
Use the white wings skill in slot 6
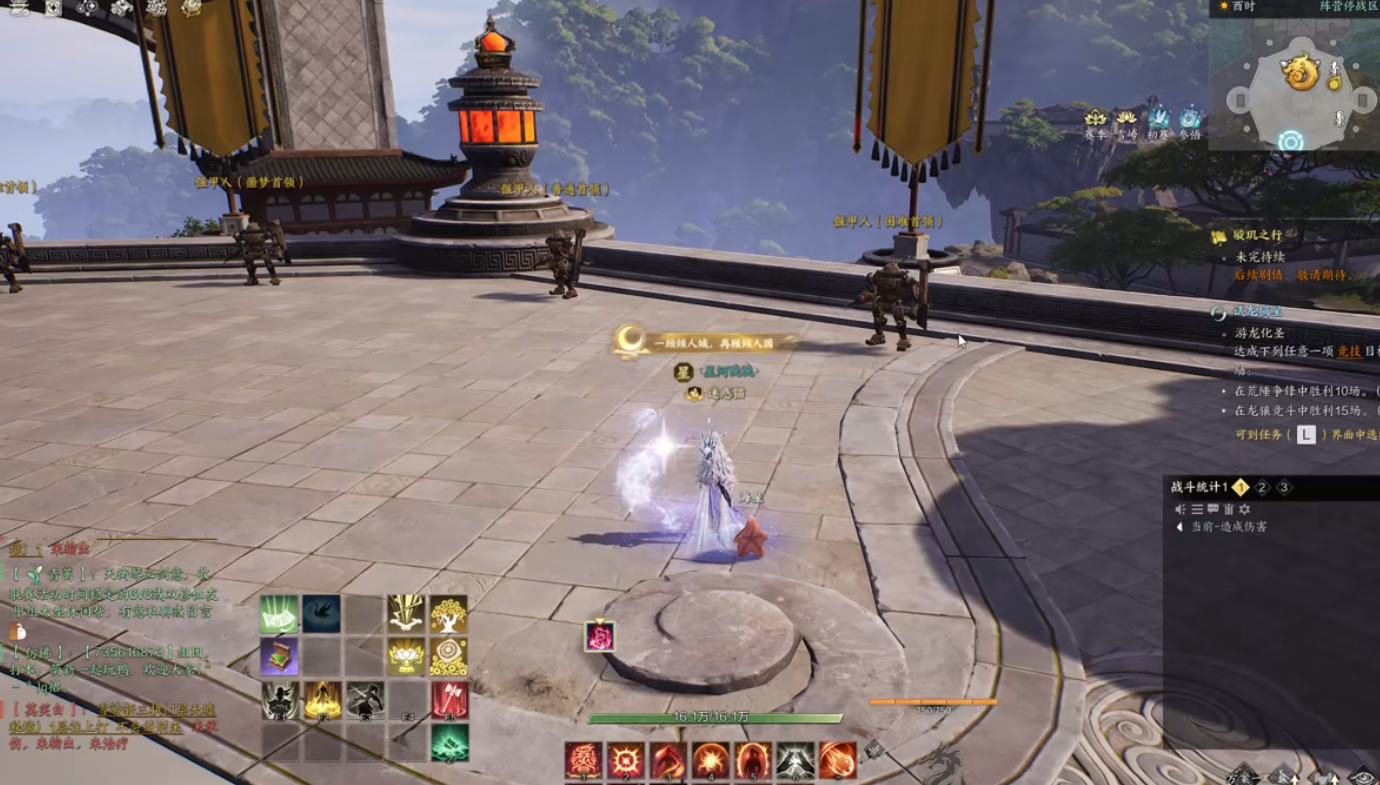coord(795,760)
